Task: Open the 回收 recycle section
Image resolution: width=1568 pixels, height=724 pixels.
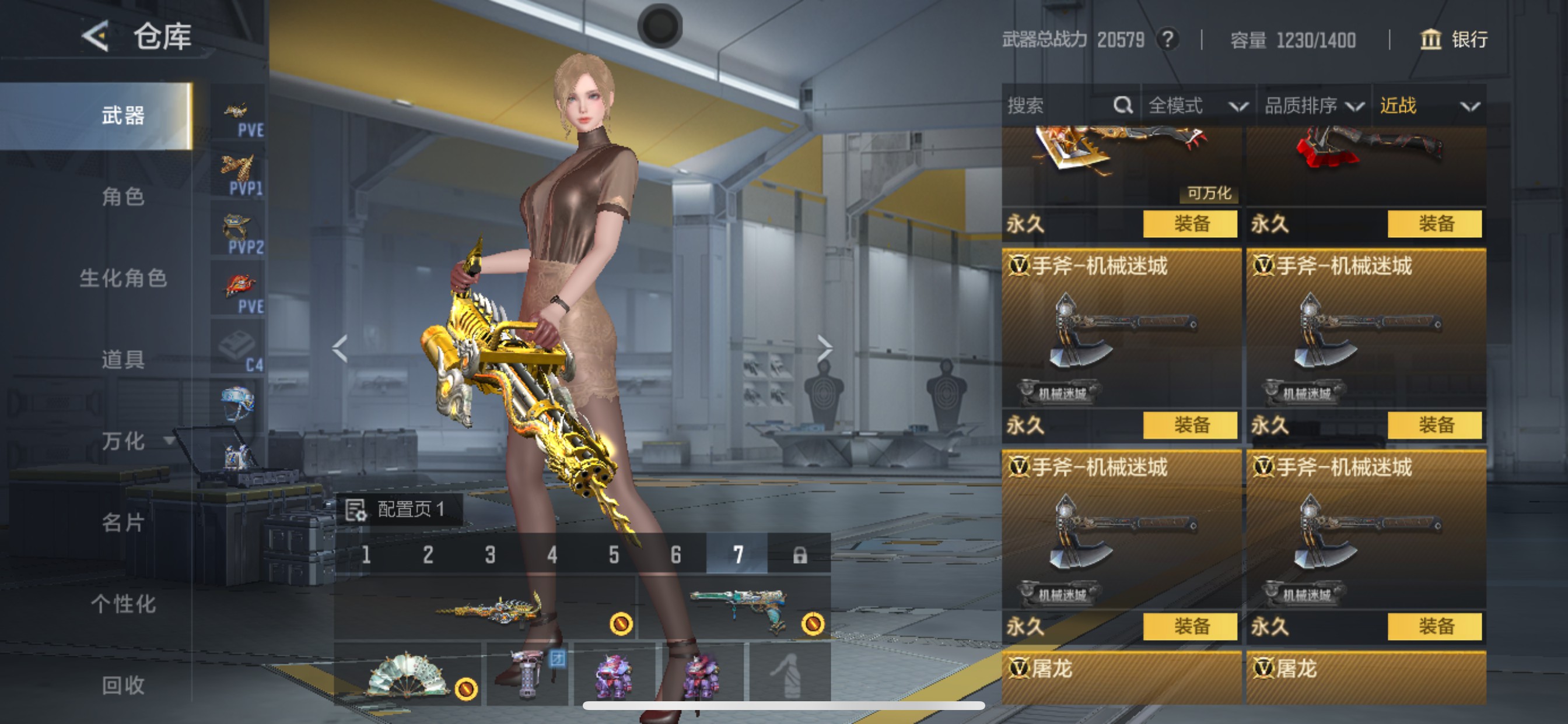Action: click(123, 685)
